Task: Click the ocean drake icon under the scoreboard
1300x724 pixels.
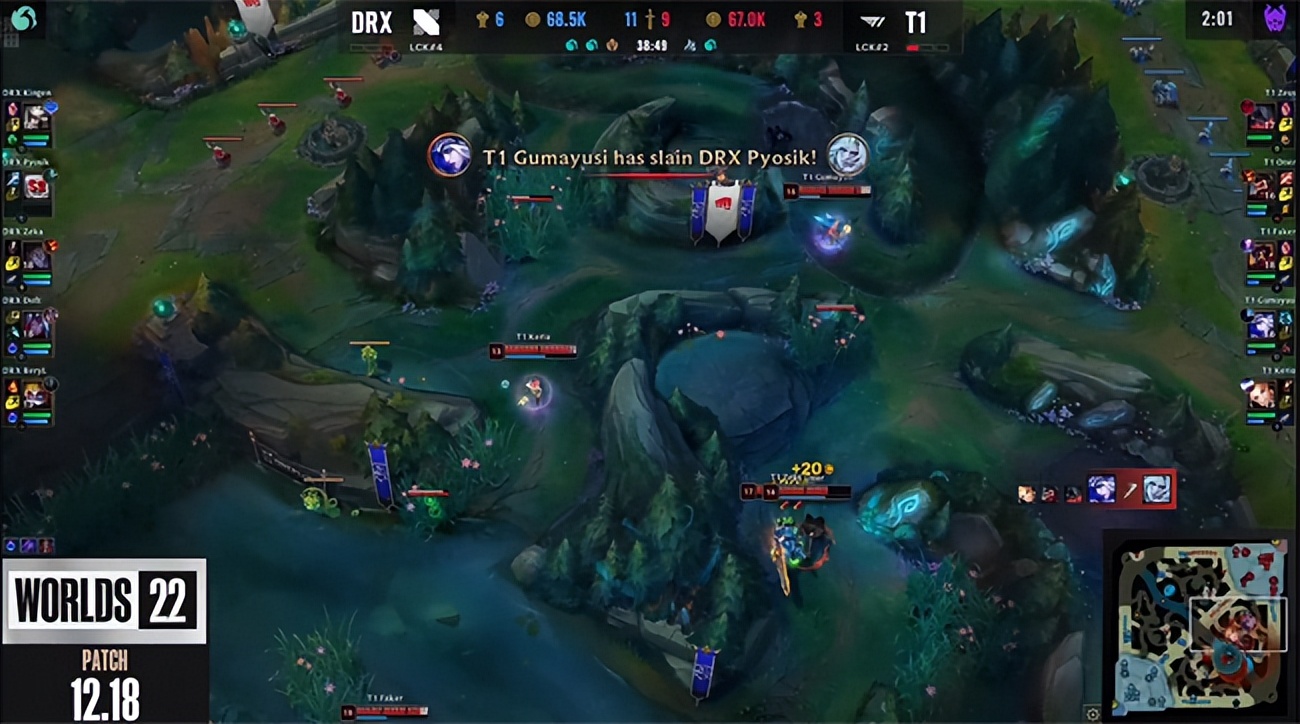Action: pos(572,46)
